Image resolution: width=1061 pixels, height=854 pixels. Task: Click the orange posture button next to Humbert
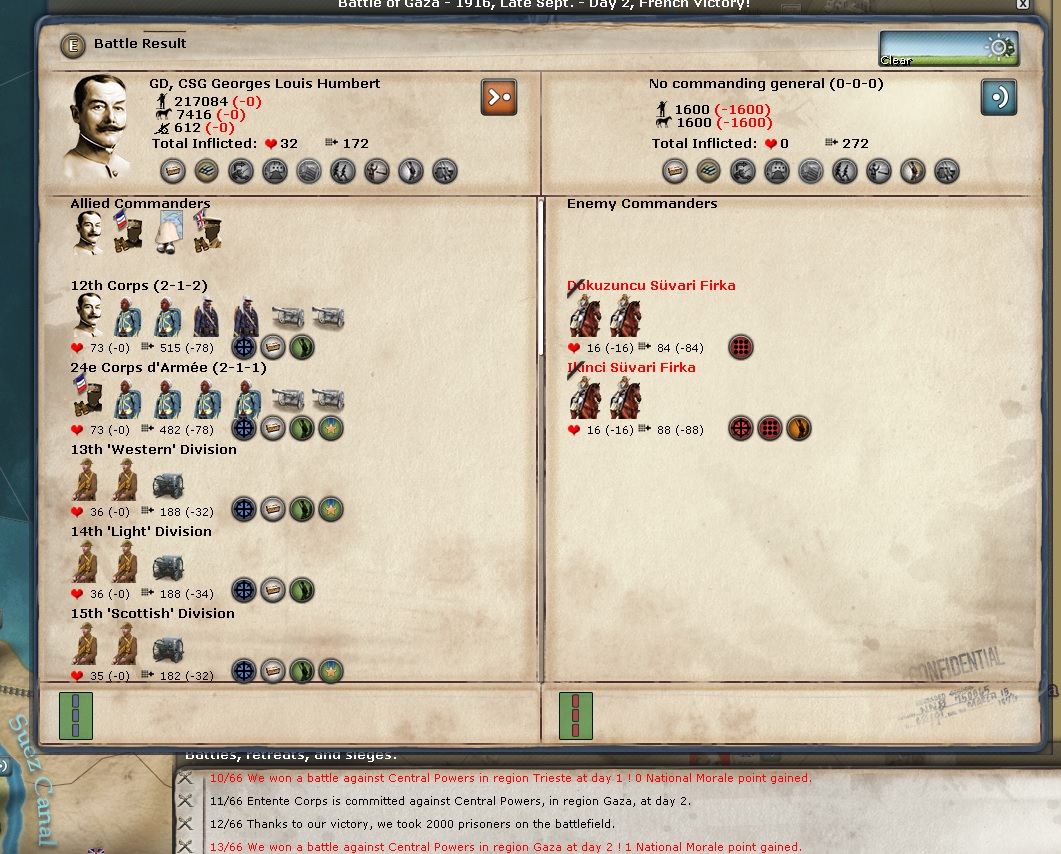point(499,97)
